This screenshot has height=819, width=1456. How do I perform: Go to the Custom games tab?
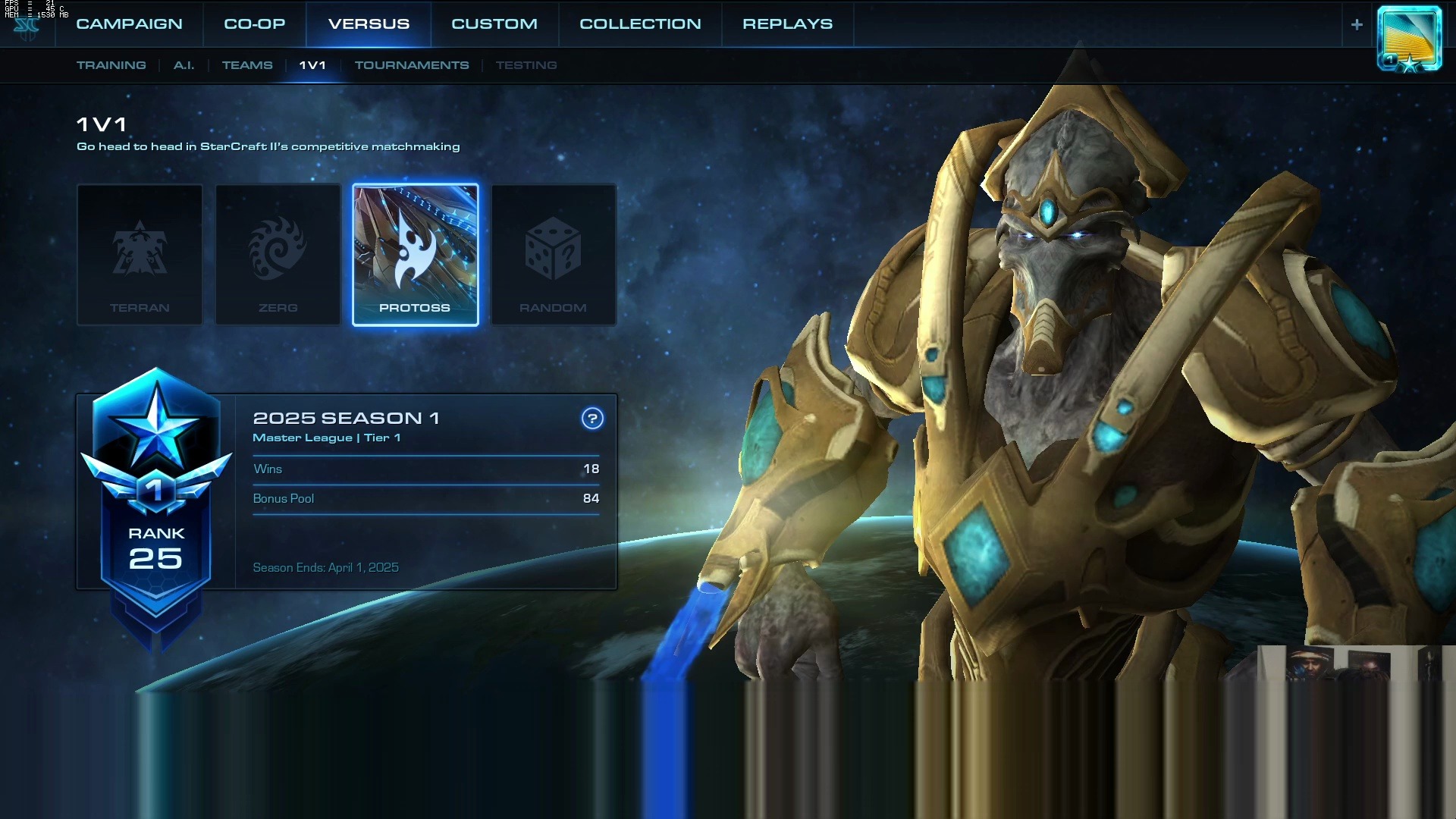pos(494,24)
